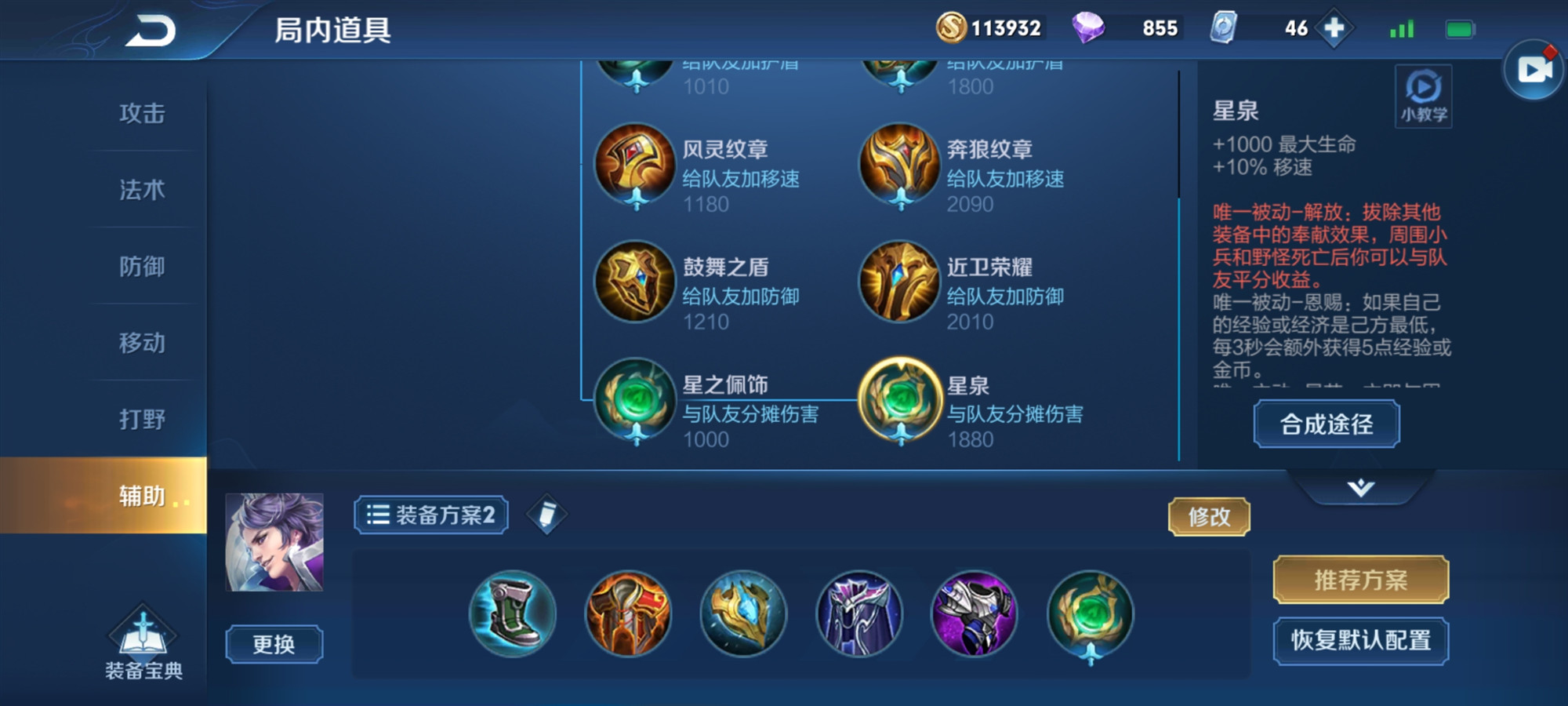Switch to the 辅助 category tab
The image size is (1568, 706).
[143, 496]
